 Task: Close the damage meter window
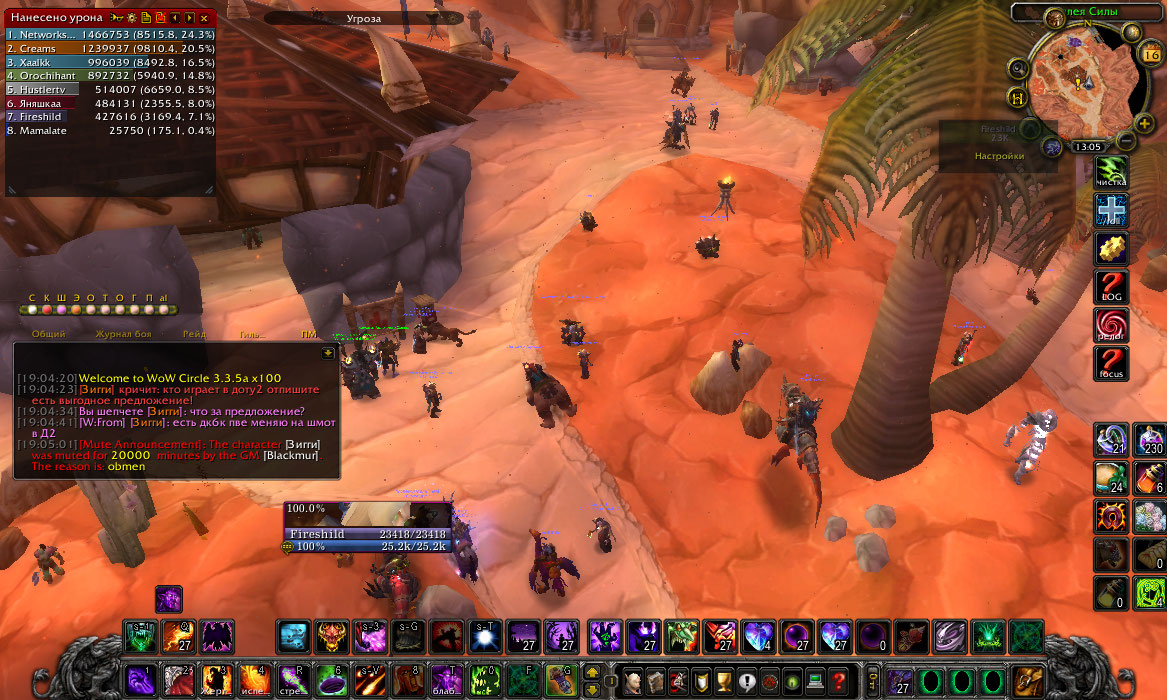[x=204, y=18]
